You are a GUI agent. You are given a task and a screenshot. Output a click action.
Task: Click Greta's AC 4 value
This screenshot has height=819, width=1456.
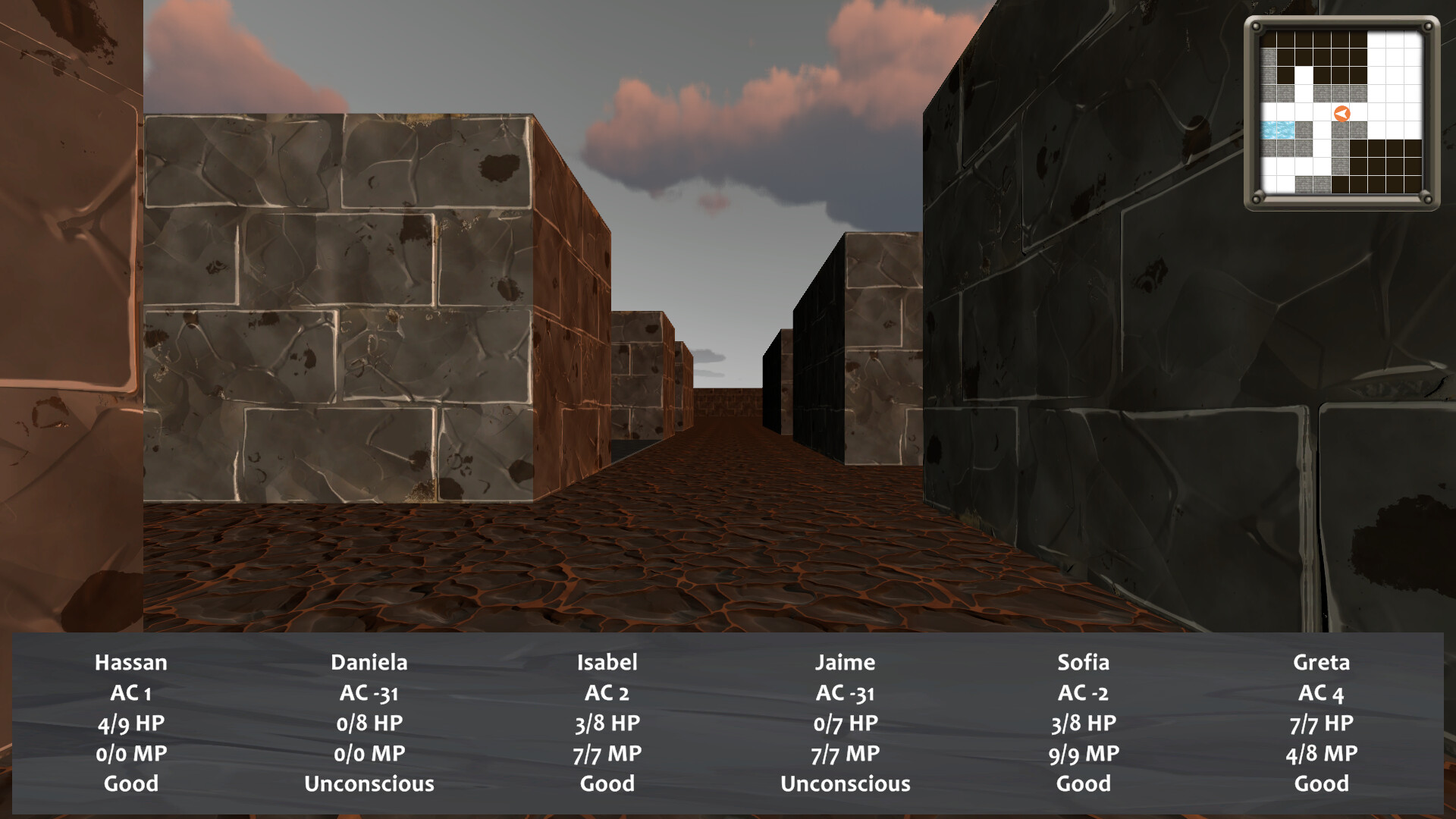tap(1321, 692)
